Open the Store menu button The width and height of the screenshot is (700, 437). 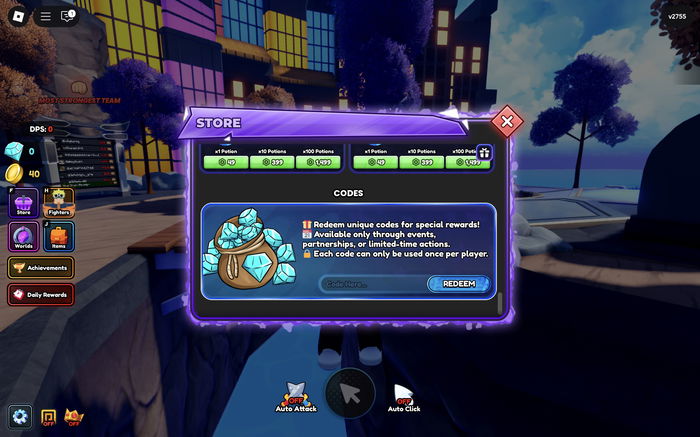pyautogui.click(x=24, y=203)
